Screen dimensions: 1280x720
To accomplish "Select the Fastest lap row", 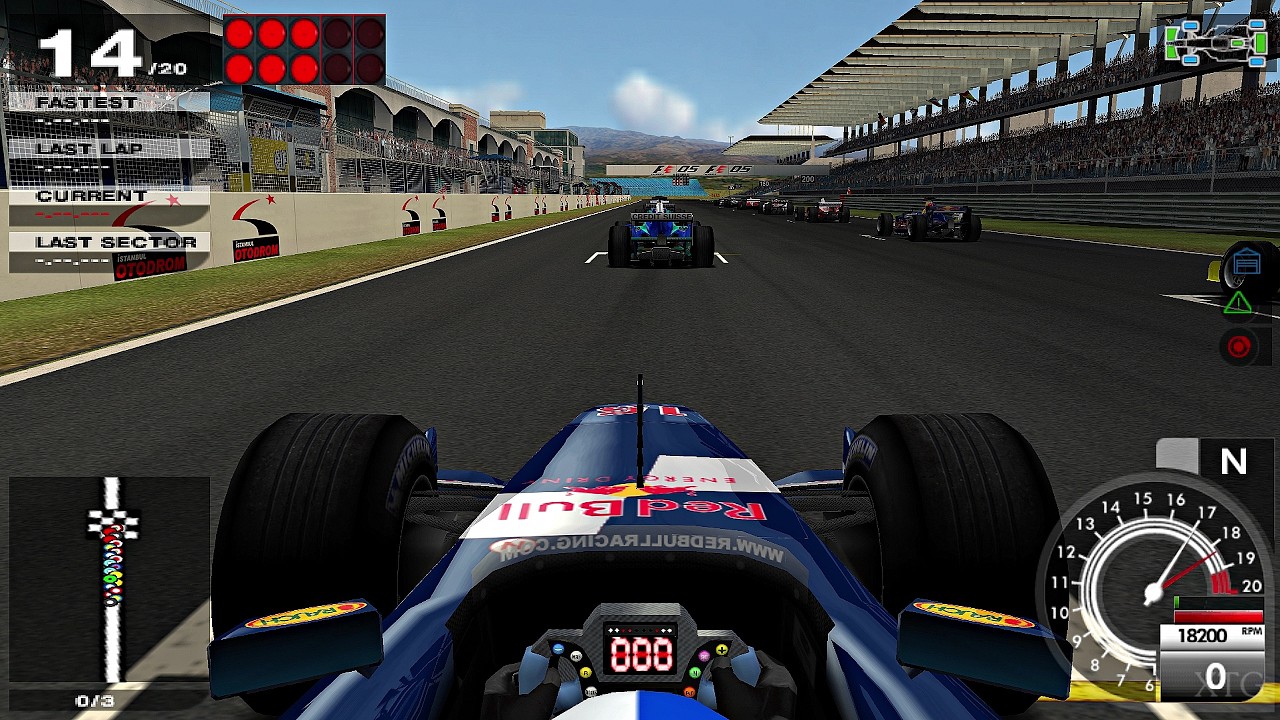I will coord(108,112).
